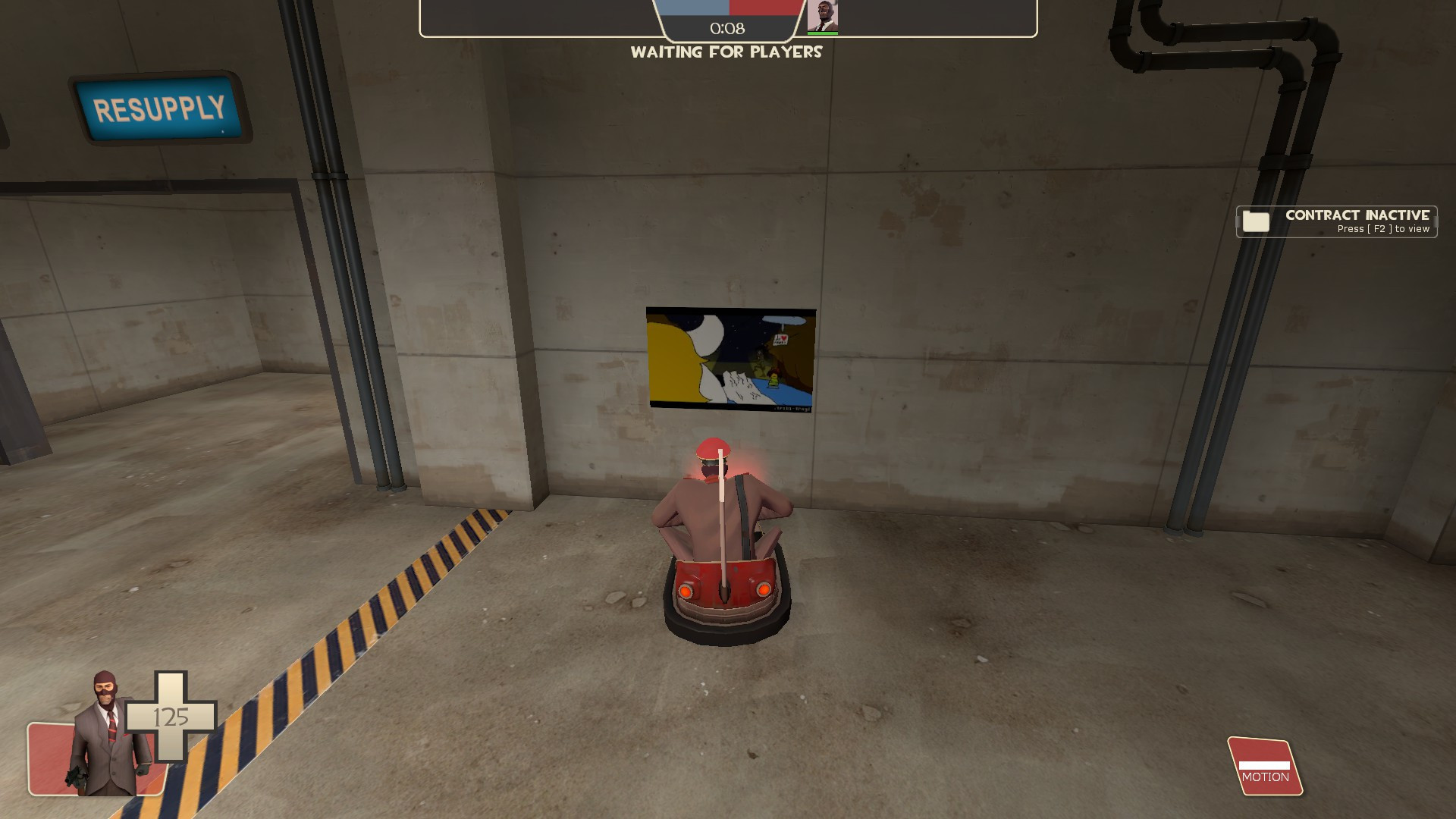Click the space-scene poster on the wall

[x=730, y=359]
